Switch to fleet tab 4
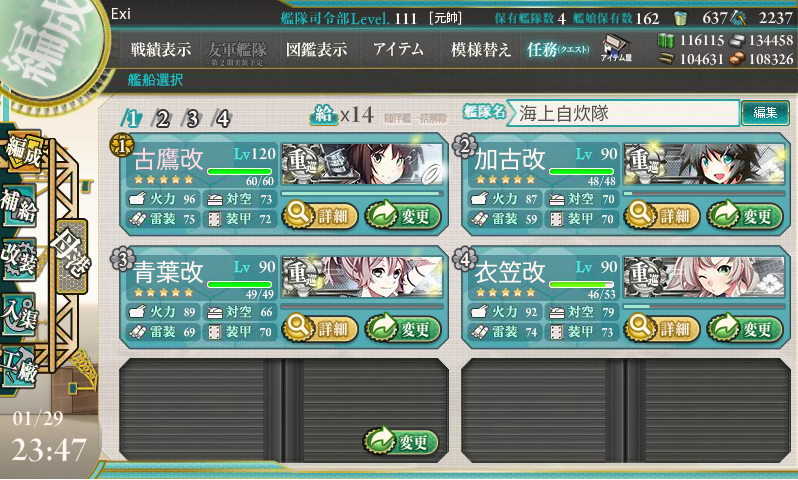798x480 pixels. pos(222,118)
